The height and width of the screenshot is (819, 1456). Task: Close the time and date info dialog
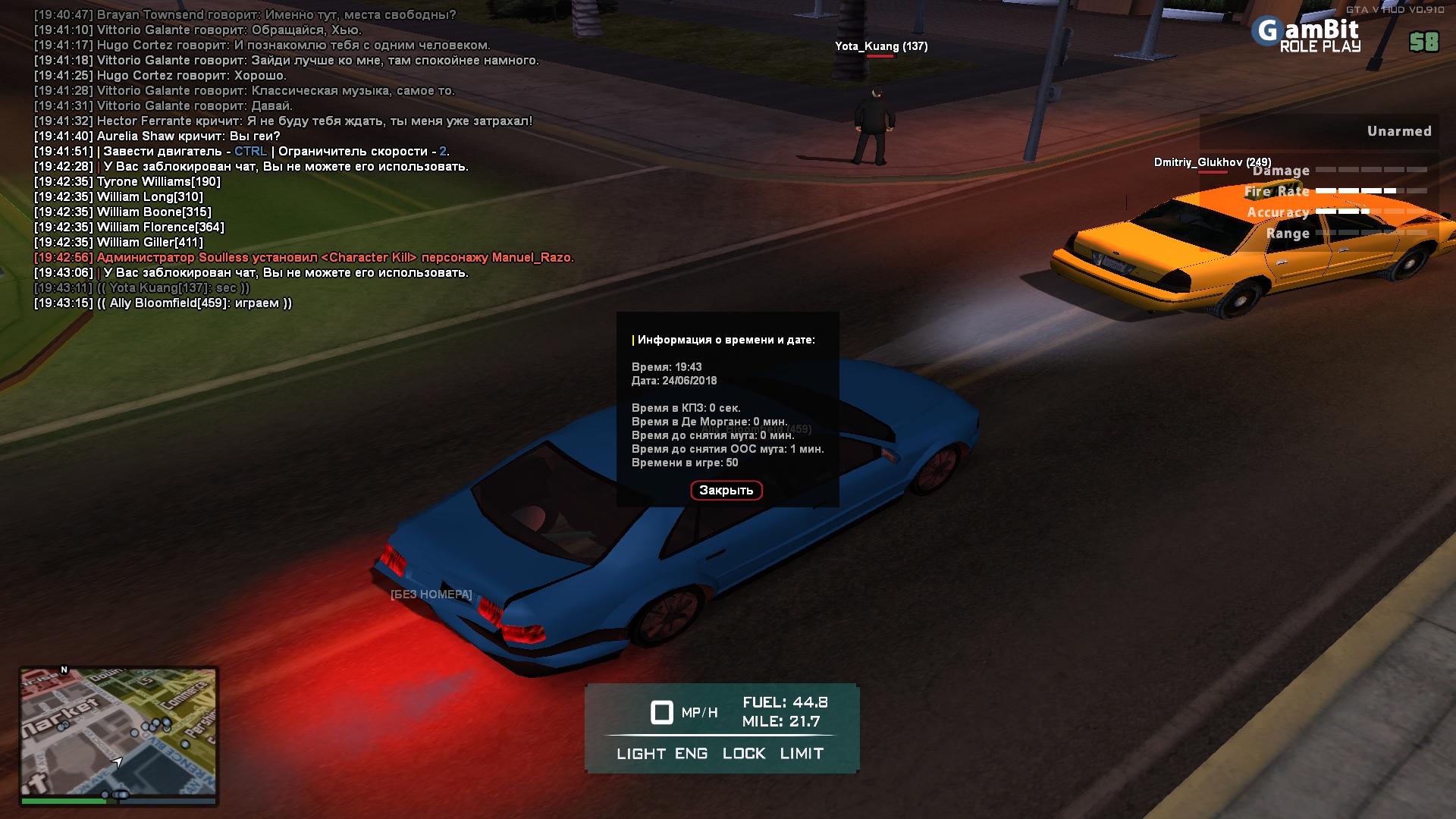pos(726,491)
